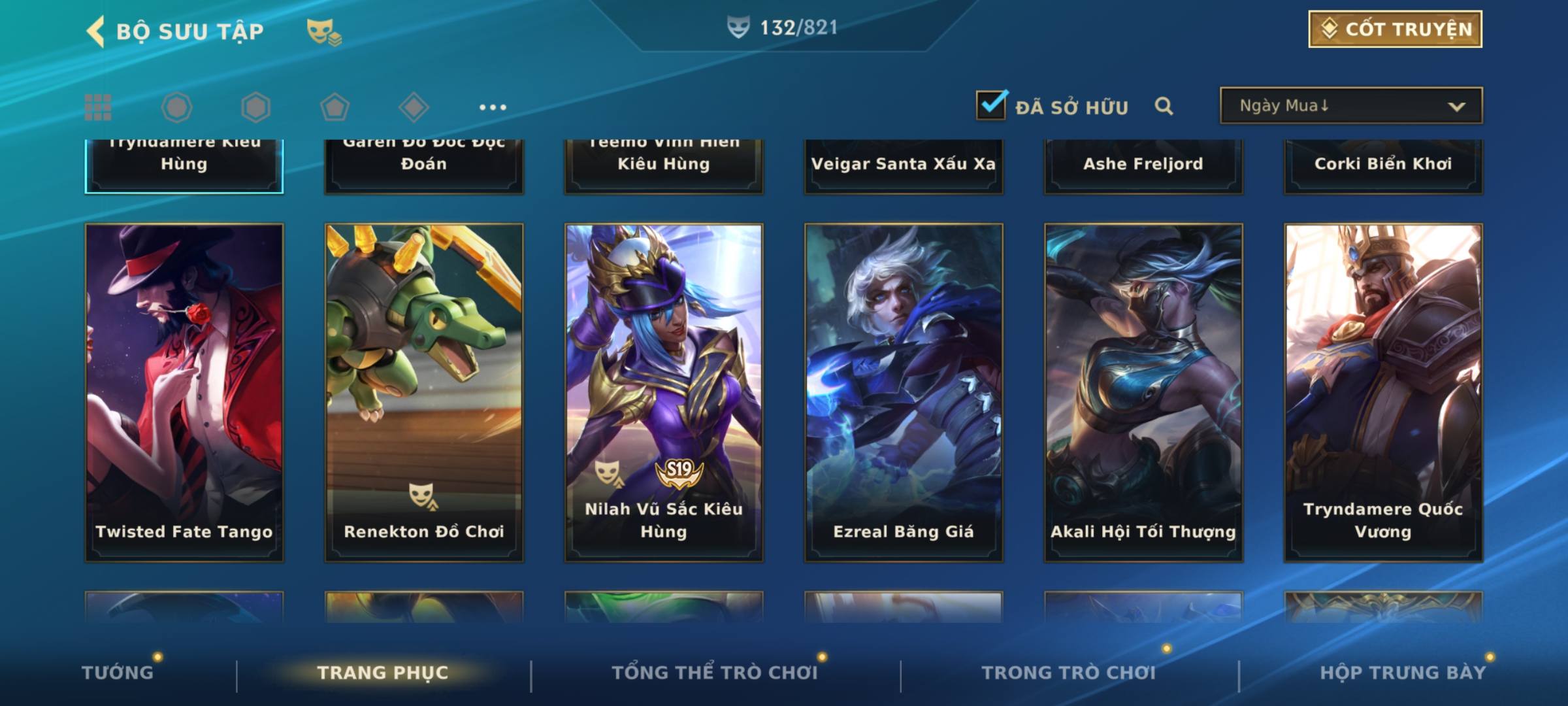Screen dimensions: 1568x706
Task: Pick the Ezreal Băng Giá skin card
Action: (904, 392)
